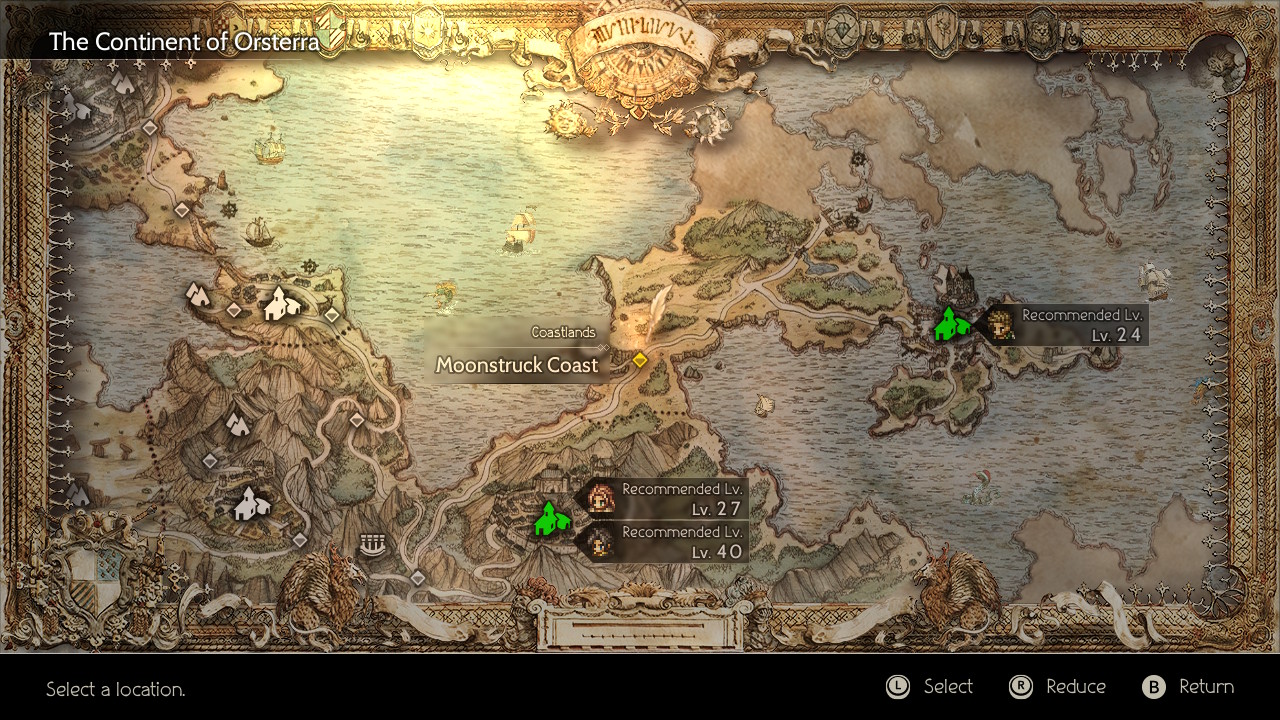This screenshot has height=720, width=1280.
Task: Open the Recommended Lv. 24 chapter tag
Action: 1065,325
